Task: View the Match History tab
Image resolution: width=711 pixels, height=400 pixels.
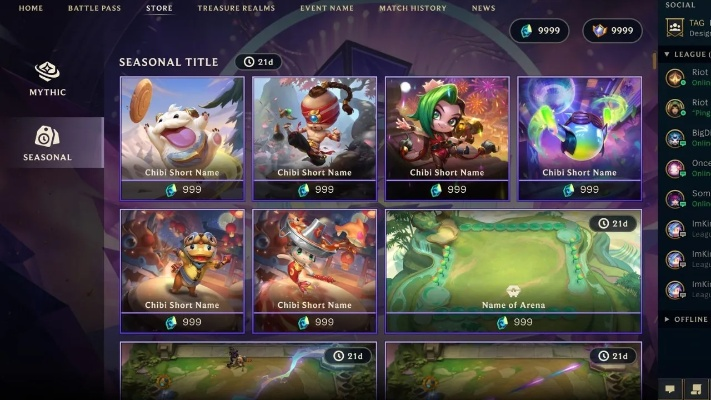Action: pyautogui.click(x=412, y=8)
